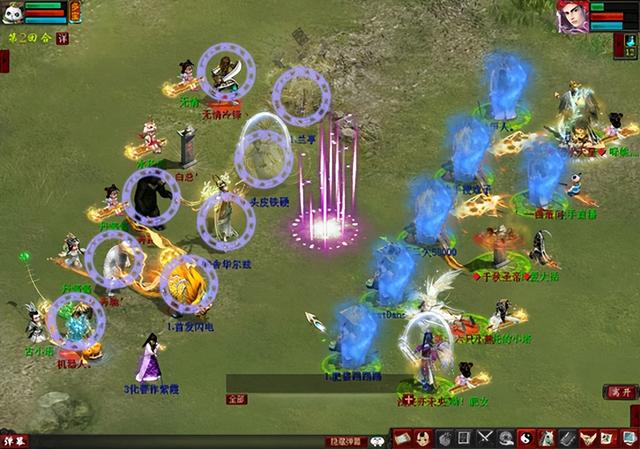Toggle the 隐藏弹幕 hide-barrage button

coord(347,440)
